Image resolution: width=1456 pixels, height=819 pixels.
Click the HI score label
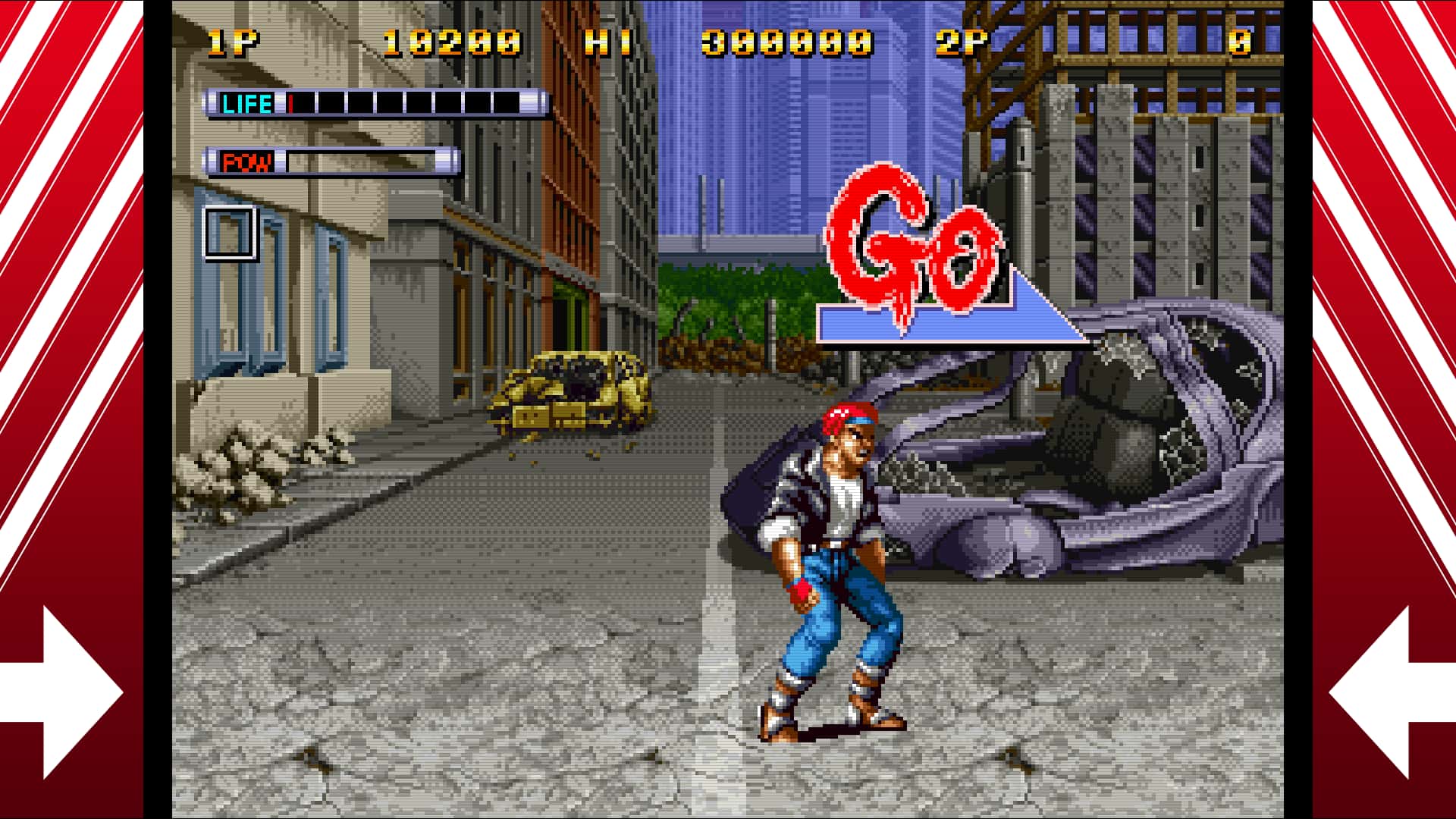click(x=607, y=42)
